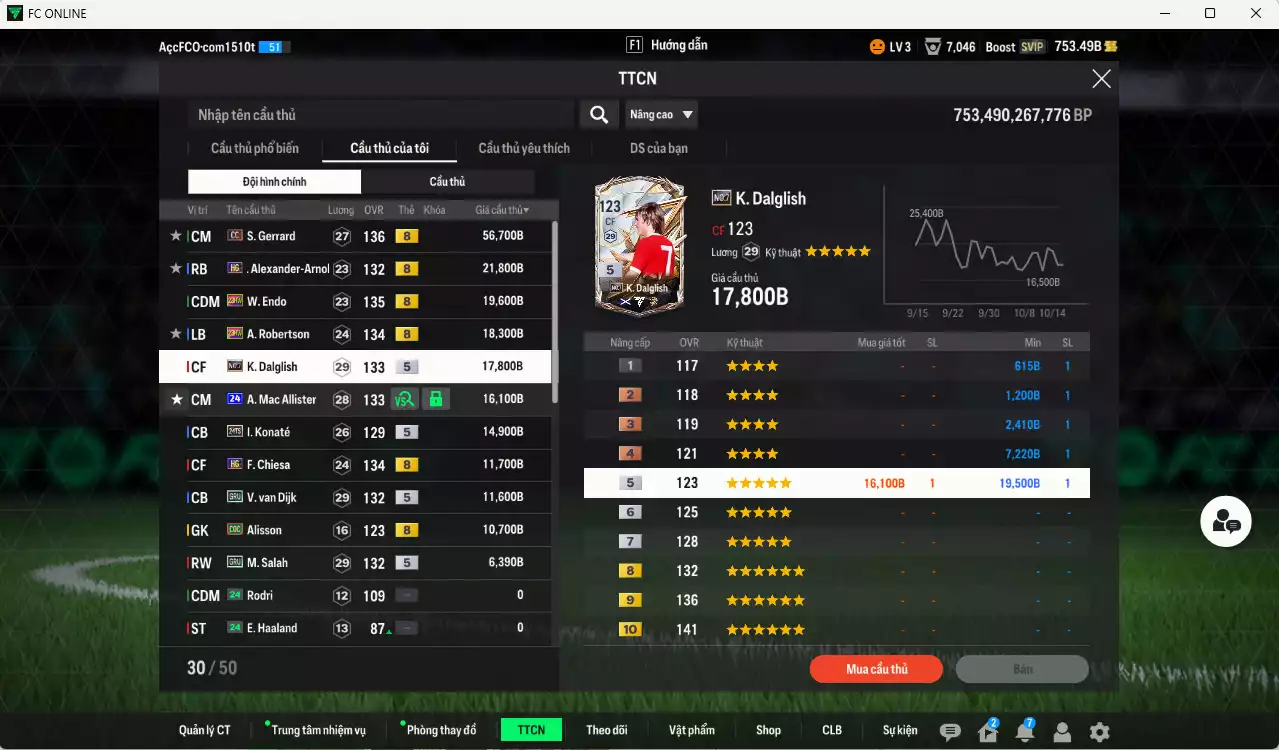This screenshot has width=1279, height=750.
Task: Open the Nâng cao dropdown
Action: coord(661,115)
